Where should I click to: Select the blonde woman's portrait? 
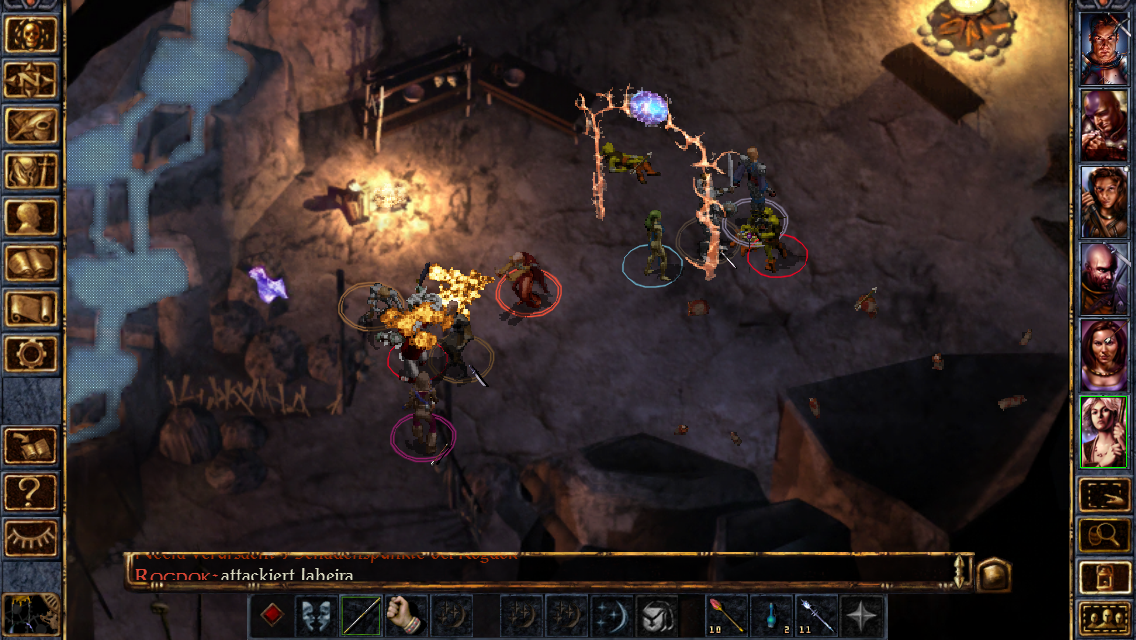click(x=1104, y=431)
